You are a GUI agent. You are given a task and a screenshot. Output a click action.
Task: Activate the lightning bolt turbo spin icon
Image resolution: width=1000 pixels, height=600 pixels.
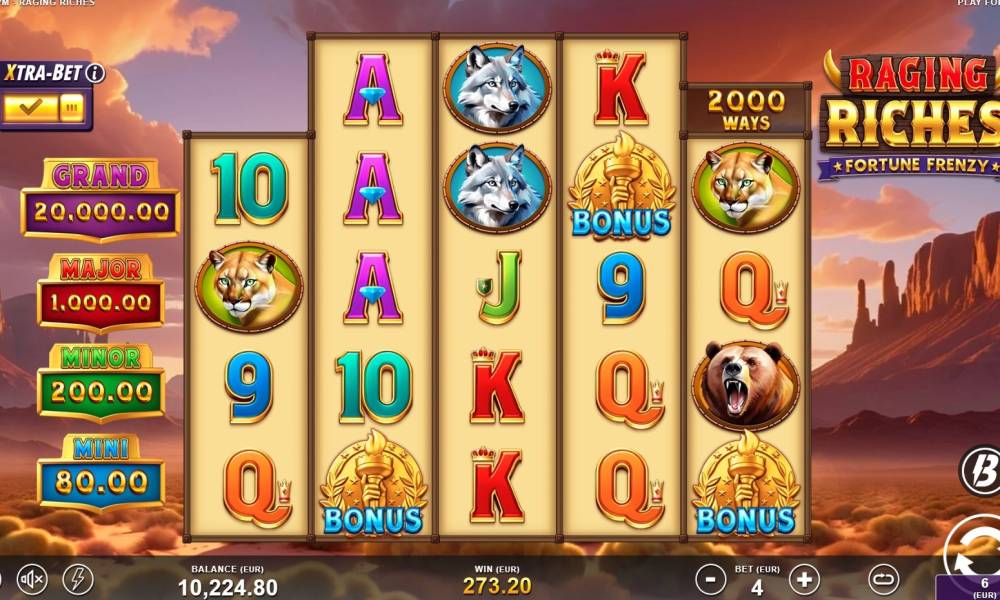(x=76, y=578)
